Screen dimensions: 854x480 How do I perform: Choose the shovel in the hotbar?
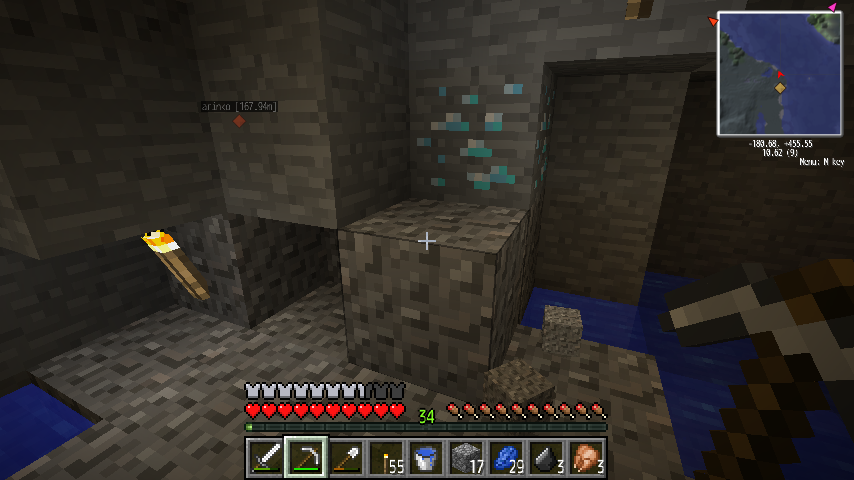(345, 458)
